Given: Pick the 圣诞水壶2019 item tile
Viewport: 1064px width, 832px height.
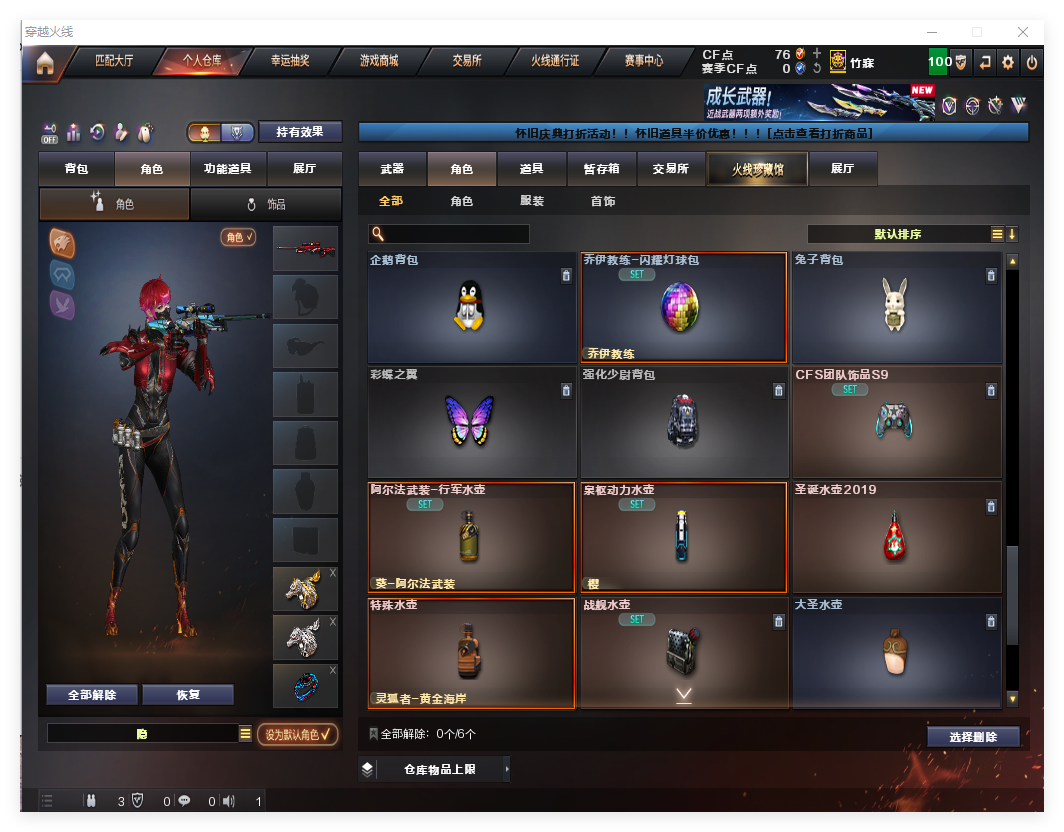Looking at the screenshot, I should 895,537.
